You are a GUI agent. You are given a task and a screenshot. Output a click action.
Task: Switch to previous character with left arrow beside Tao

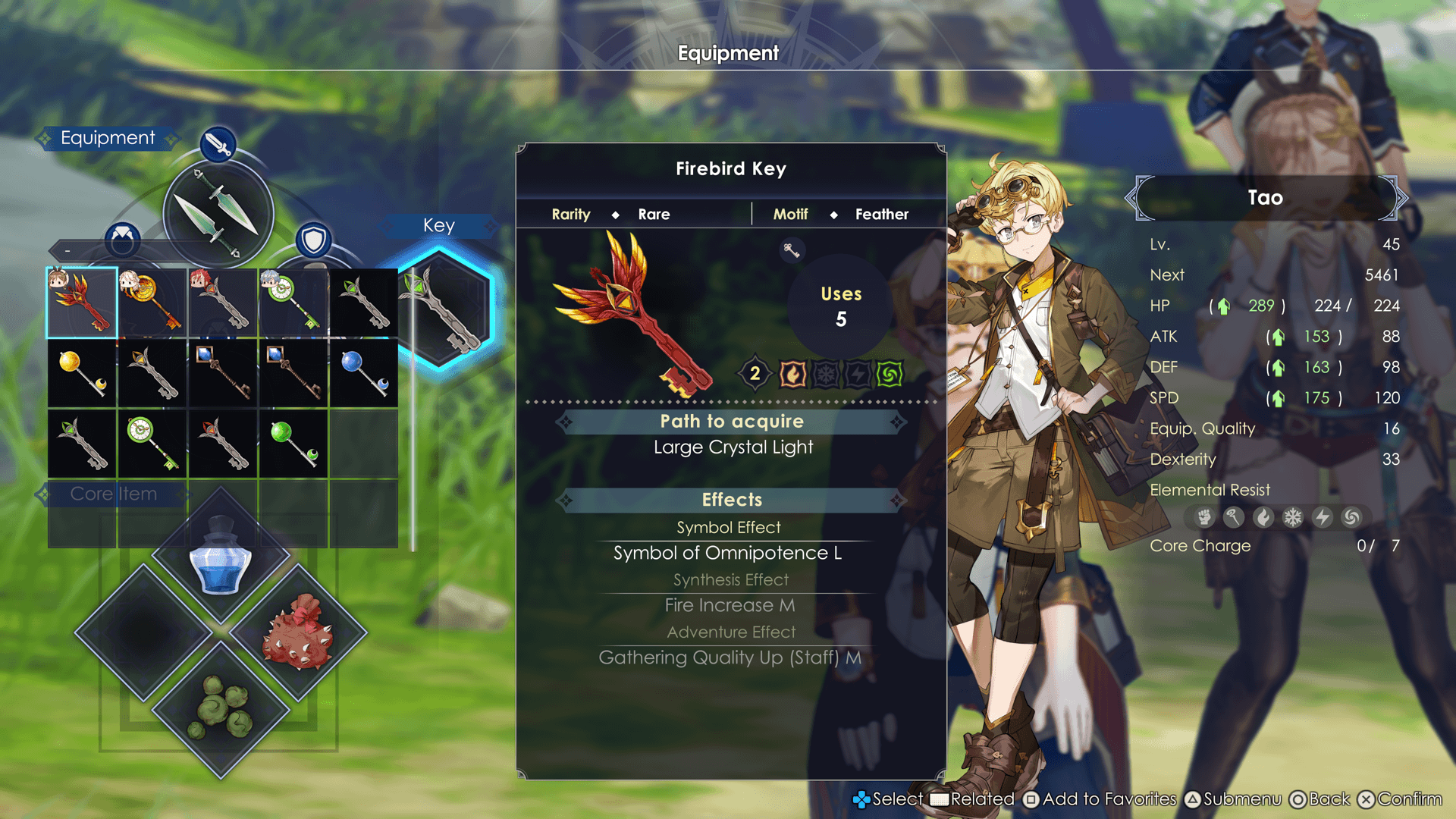1132,198
